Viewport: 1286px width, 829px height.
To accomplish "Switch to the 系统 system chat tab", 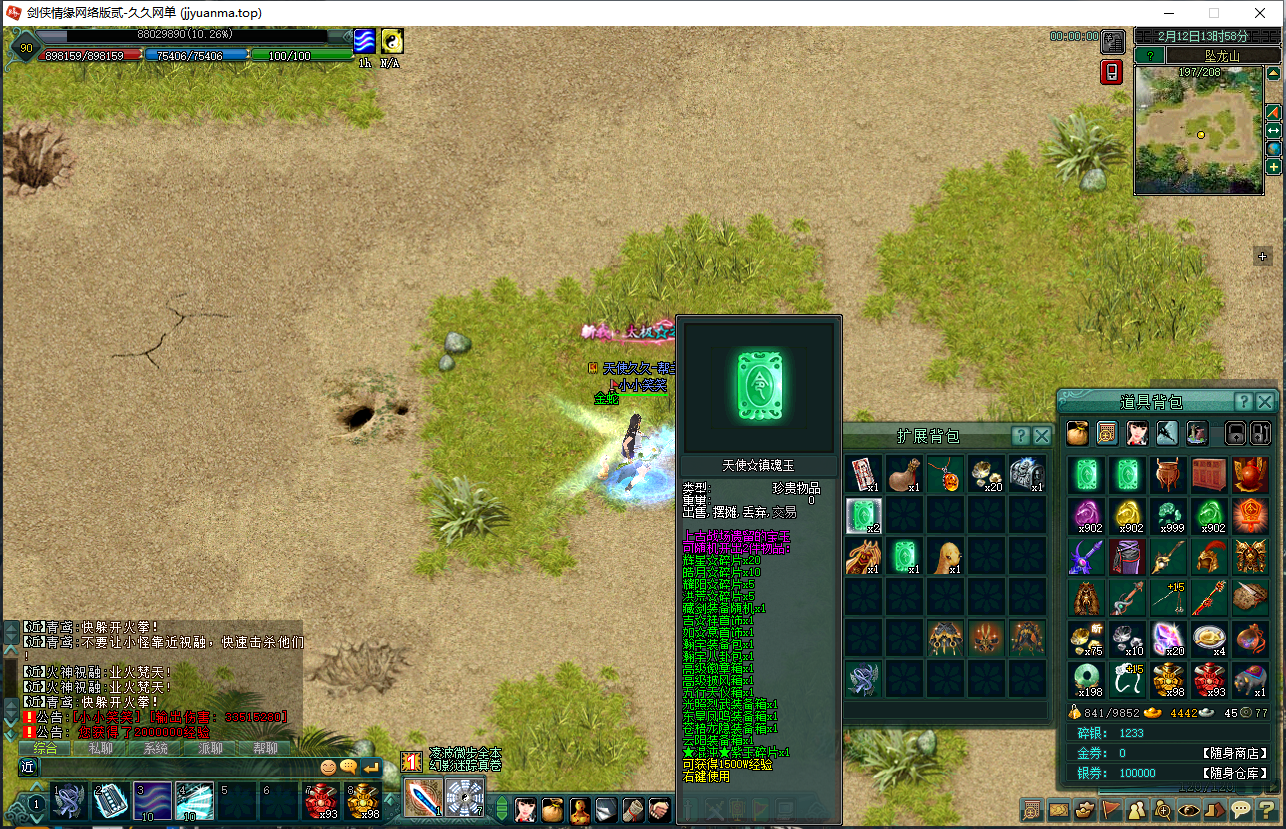I will pyautogui.click(x=155, y=748).
